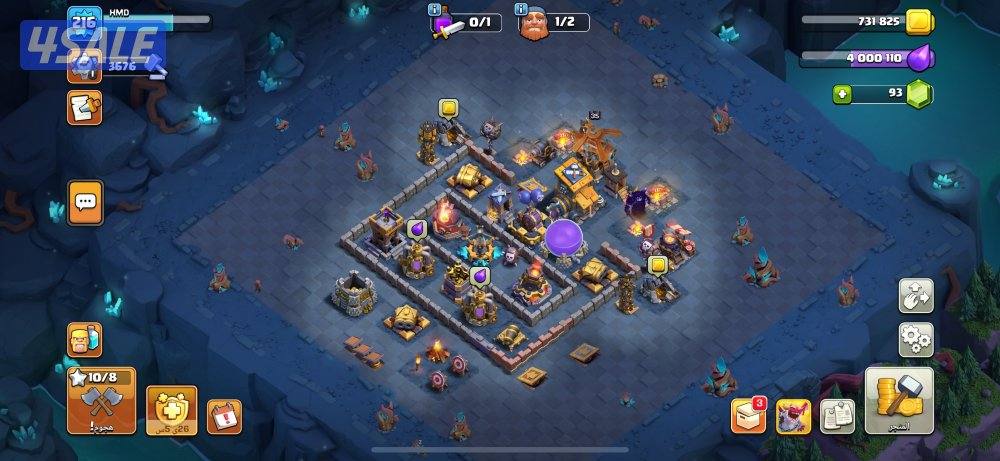This screenshot has height=461, width=1000.
Task: Open the trophy league badge showing 3676
Action: tap(84, 66)
